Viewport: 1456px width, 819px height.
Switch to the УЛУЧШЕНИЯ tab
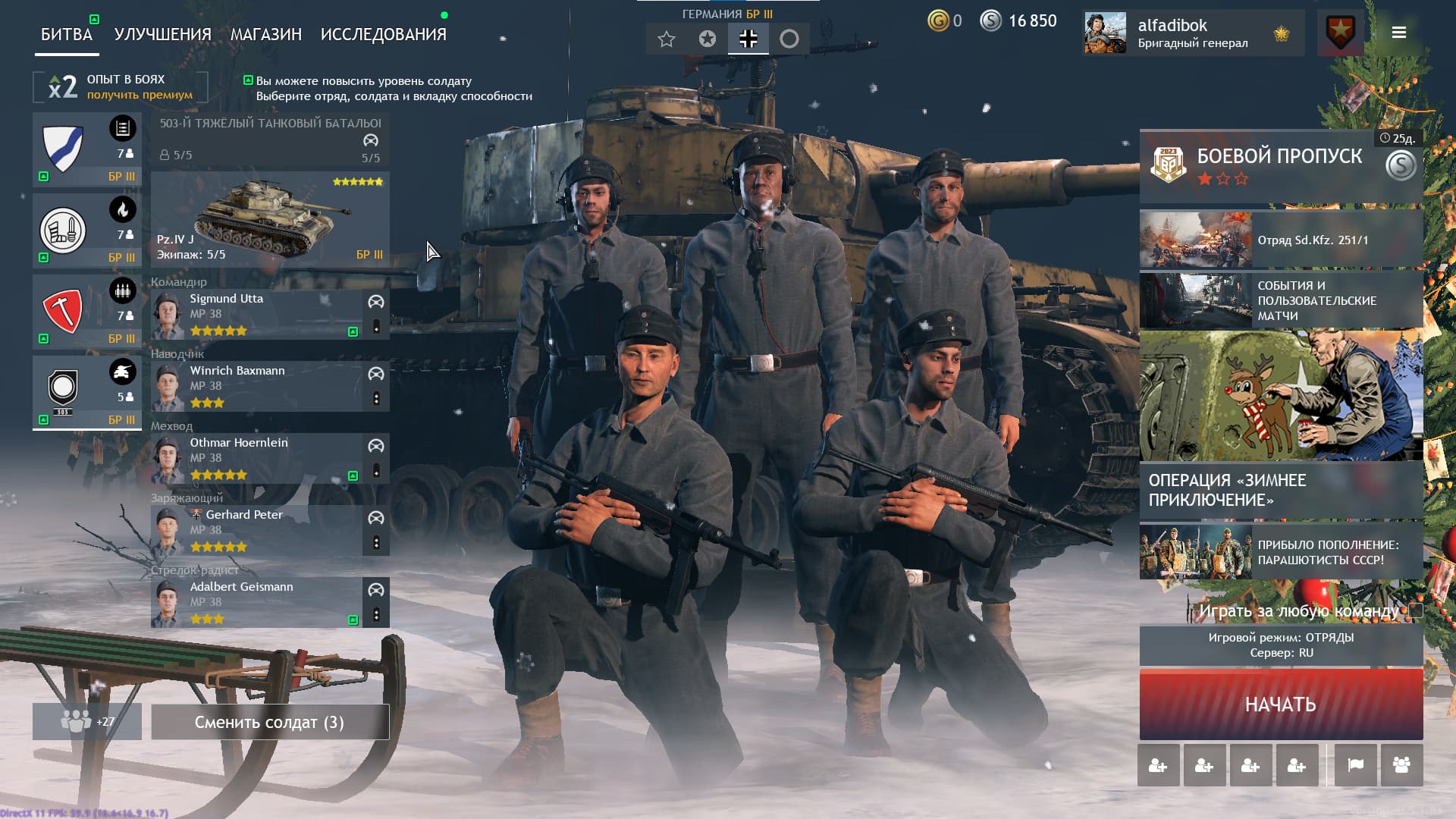click(x=162, y=34)
